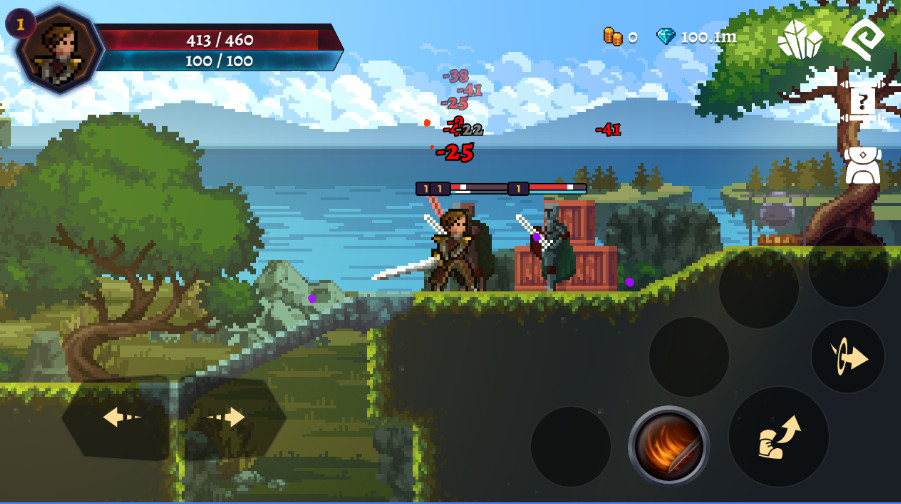Image resolution: width=901 pixels, height=504 pixels.
Task: Activate the flaming sword attack skill
Action: pyautogui.click(x=669, y=445)
